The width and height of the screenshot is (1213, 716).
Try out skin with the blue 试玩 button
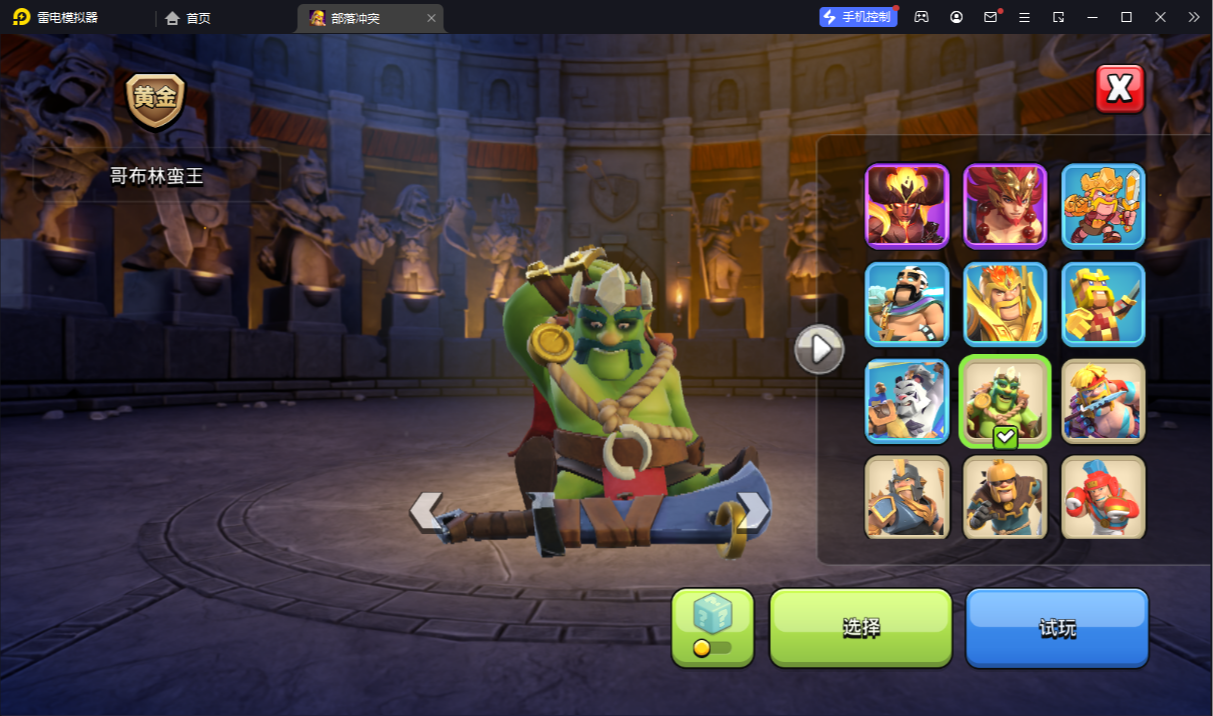point(1056,627)
